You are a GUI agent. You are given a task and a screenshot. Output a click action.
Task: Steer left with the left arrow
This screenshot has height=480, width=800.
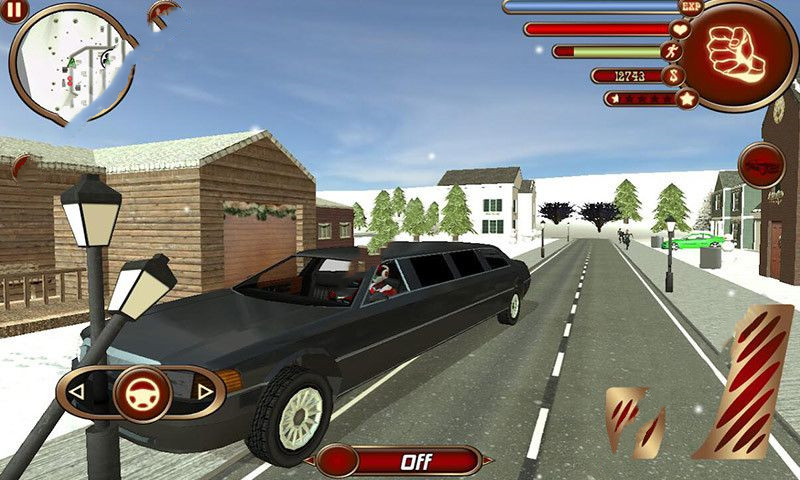76,391
